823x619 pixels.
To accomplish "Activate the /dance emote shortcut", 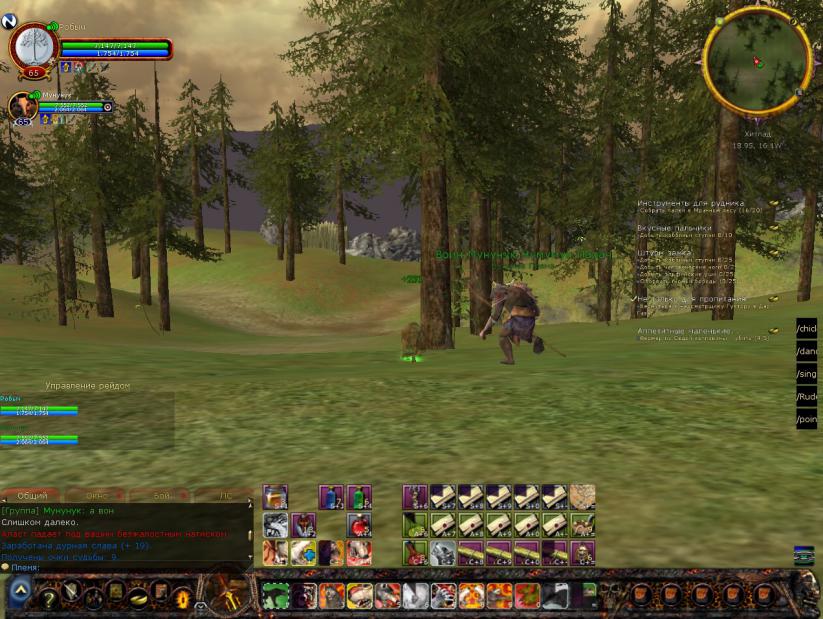I will [x=807, y=351].
